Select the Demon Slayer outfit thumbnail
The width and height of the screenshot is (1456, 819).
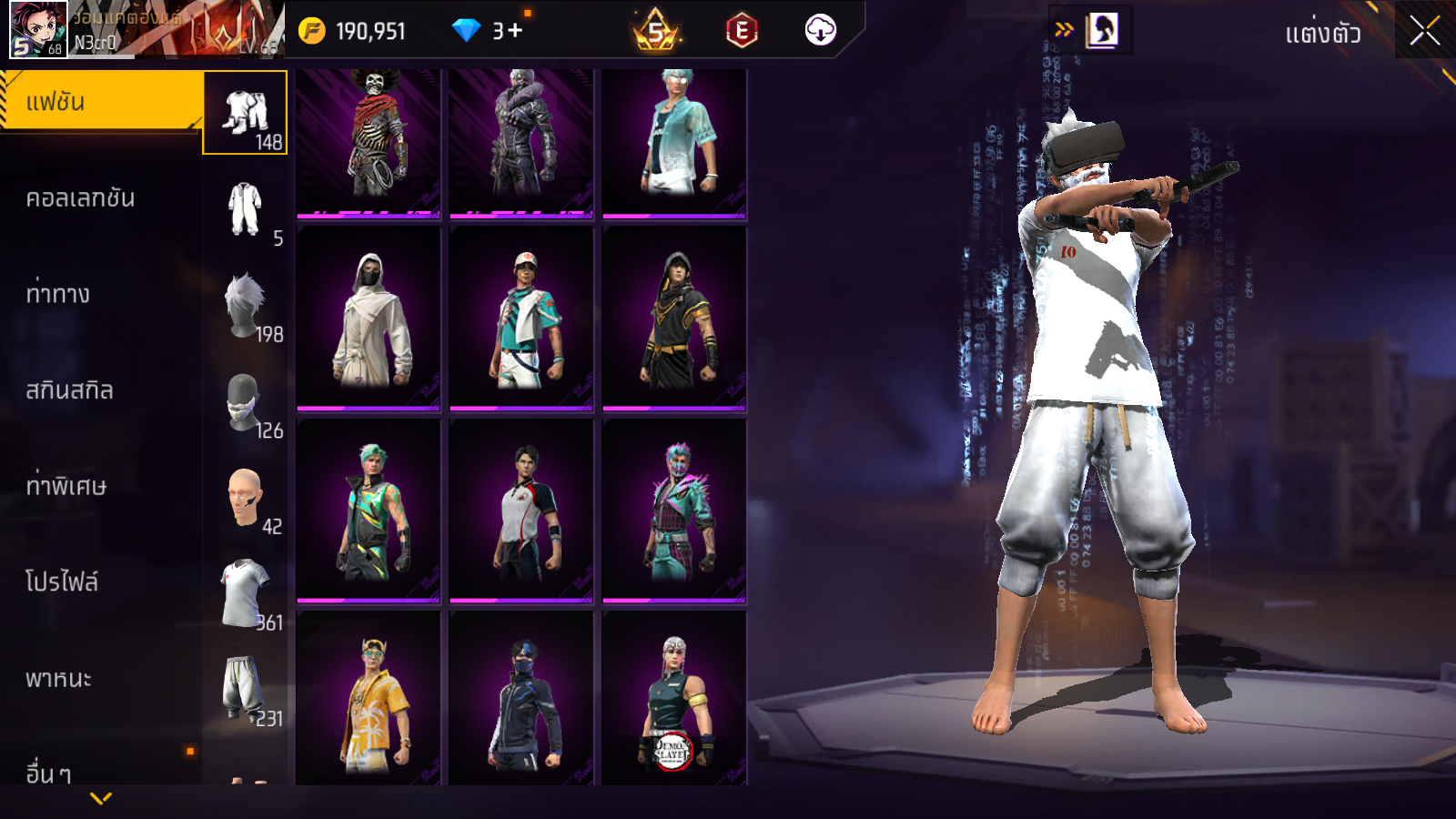[674, 698]
